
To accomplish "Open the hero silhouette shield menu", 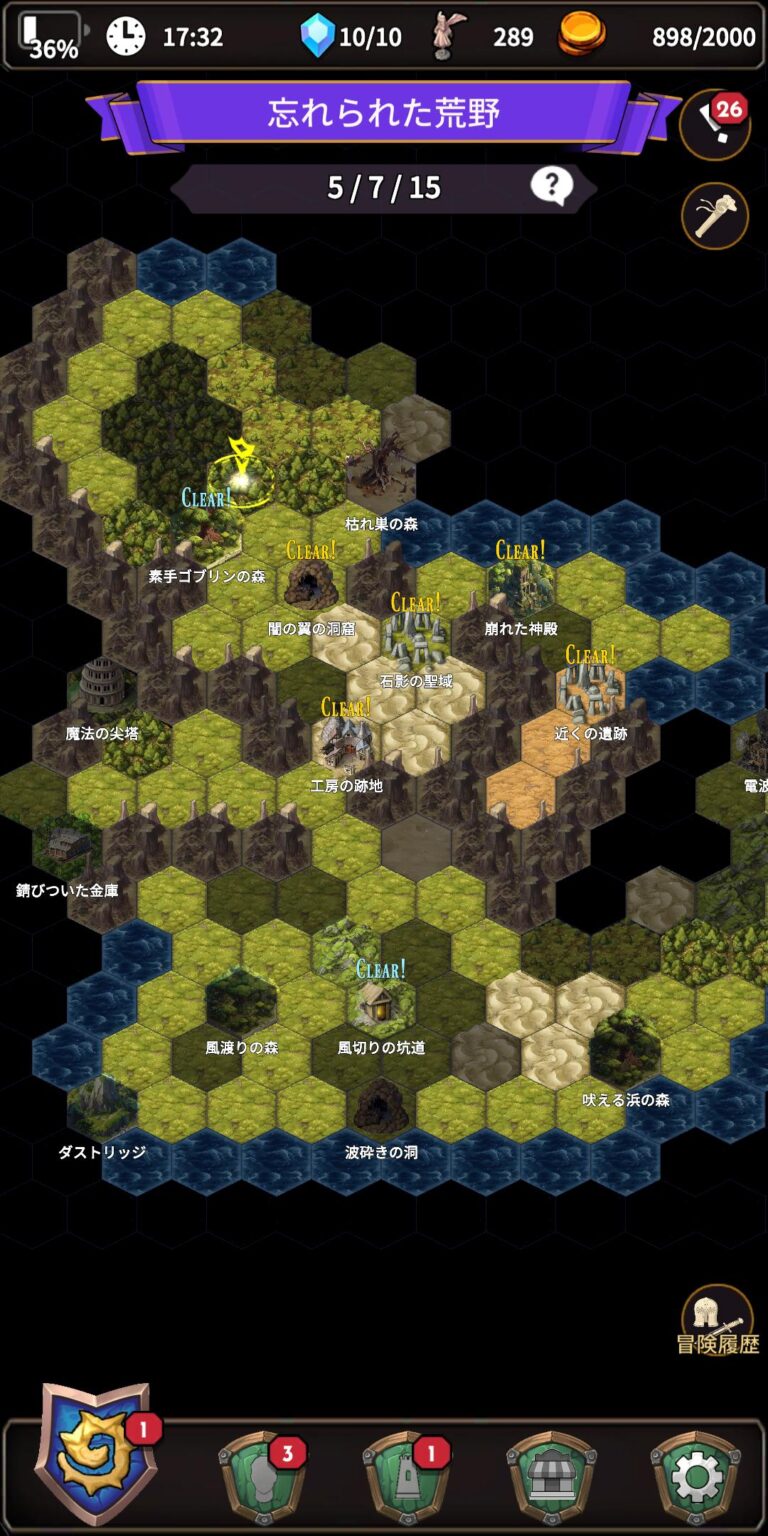I will pyautogui.click(x=259, y=1478).
